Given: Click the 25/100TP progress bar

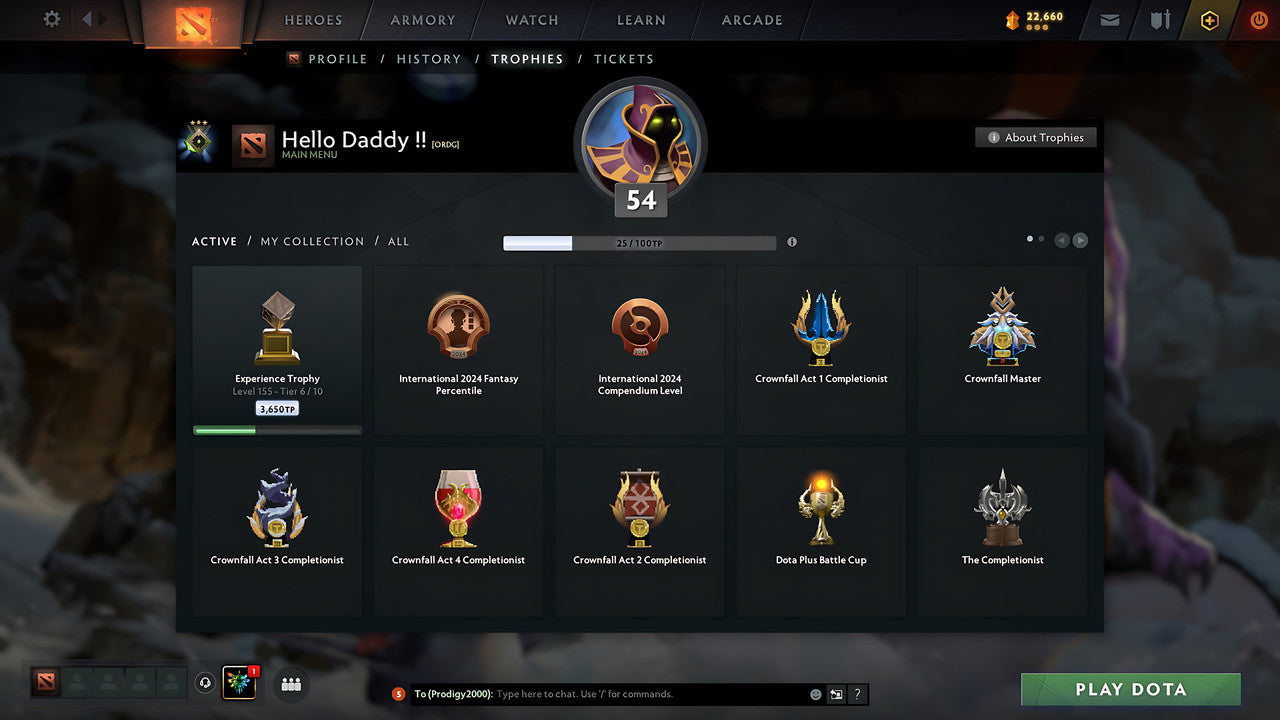Looking at the screenshot, I should [639, 242].
